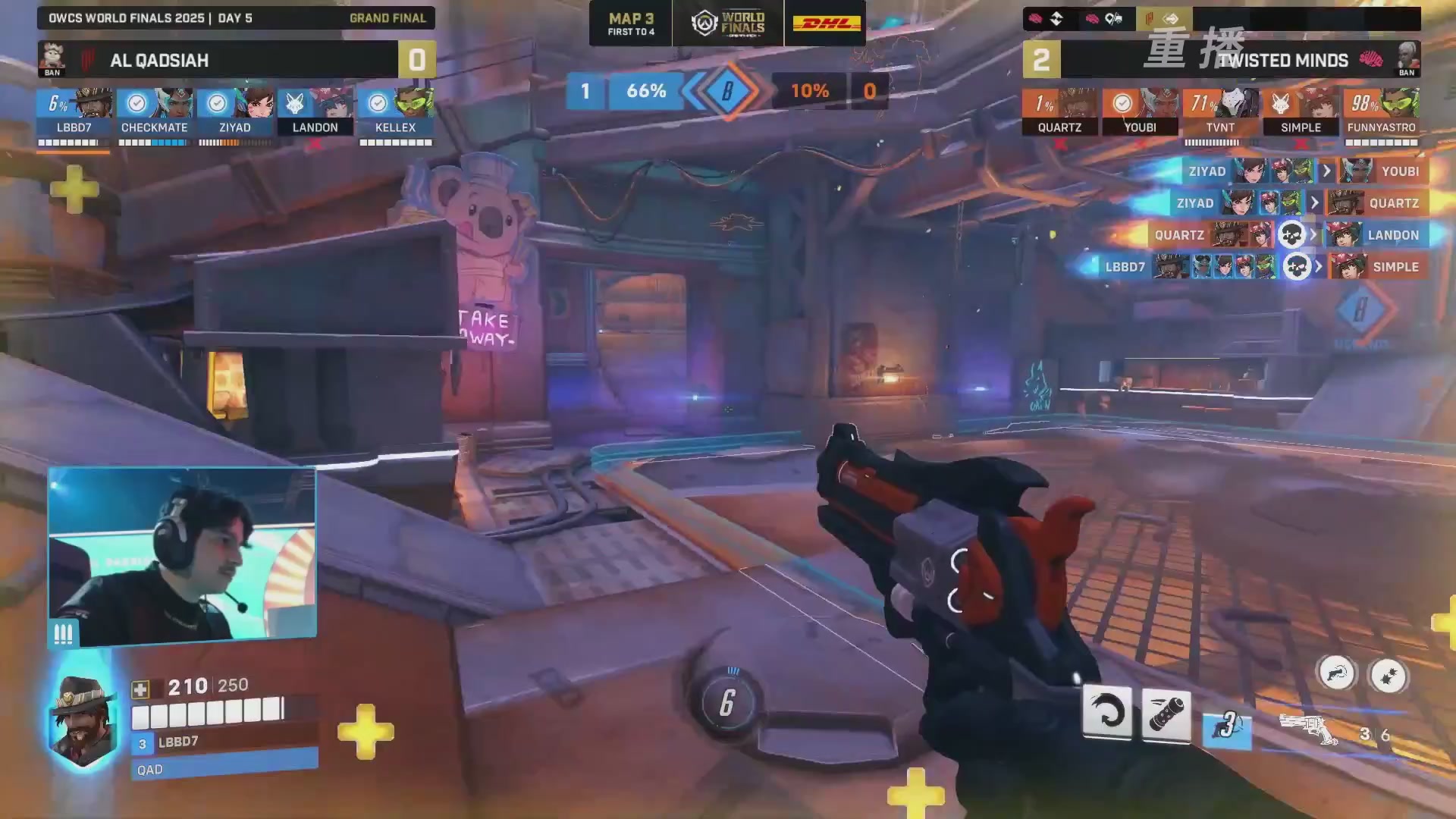The image size is (1456, 819).
Task: Click the control point B objective marker
Action: pyautogui.click(x=726, y=91)
